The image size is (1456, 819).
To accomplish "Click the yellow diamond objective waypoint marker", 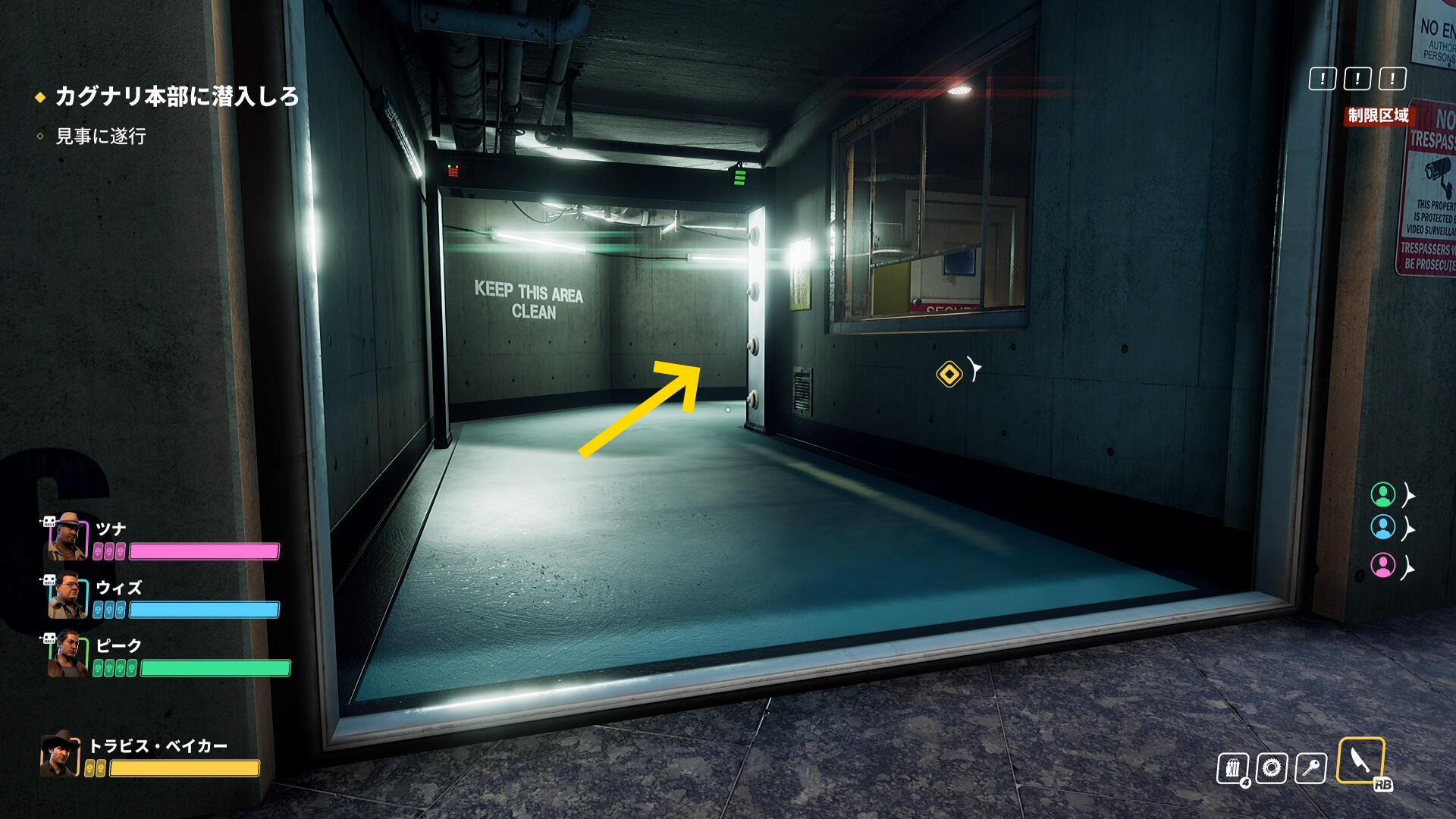I will pyautogui.click(x=949, y=374).
